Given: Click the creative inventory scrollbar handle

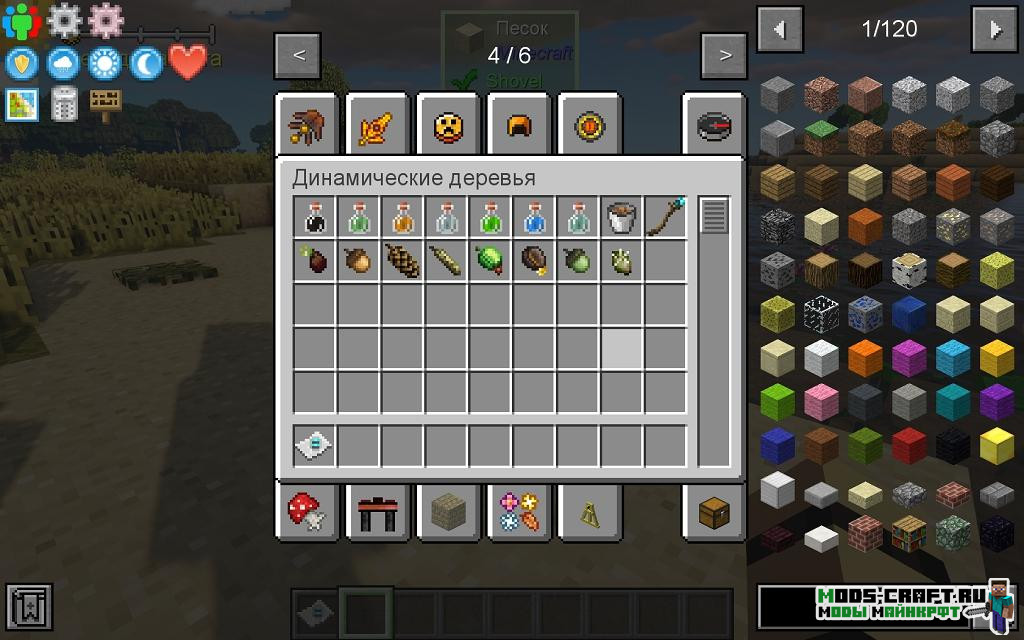Looking at the screenshot, I should pos(713,216).
